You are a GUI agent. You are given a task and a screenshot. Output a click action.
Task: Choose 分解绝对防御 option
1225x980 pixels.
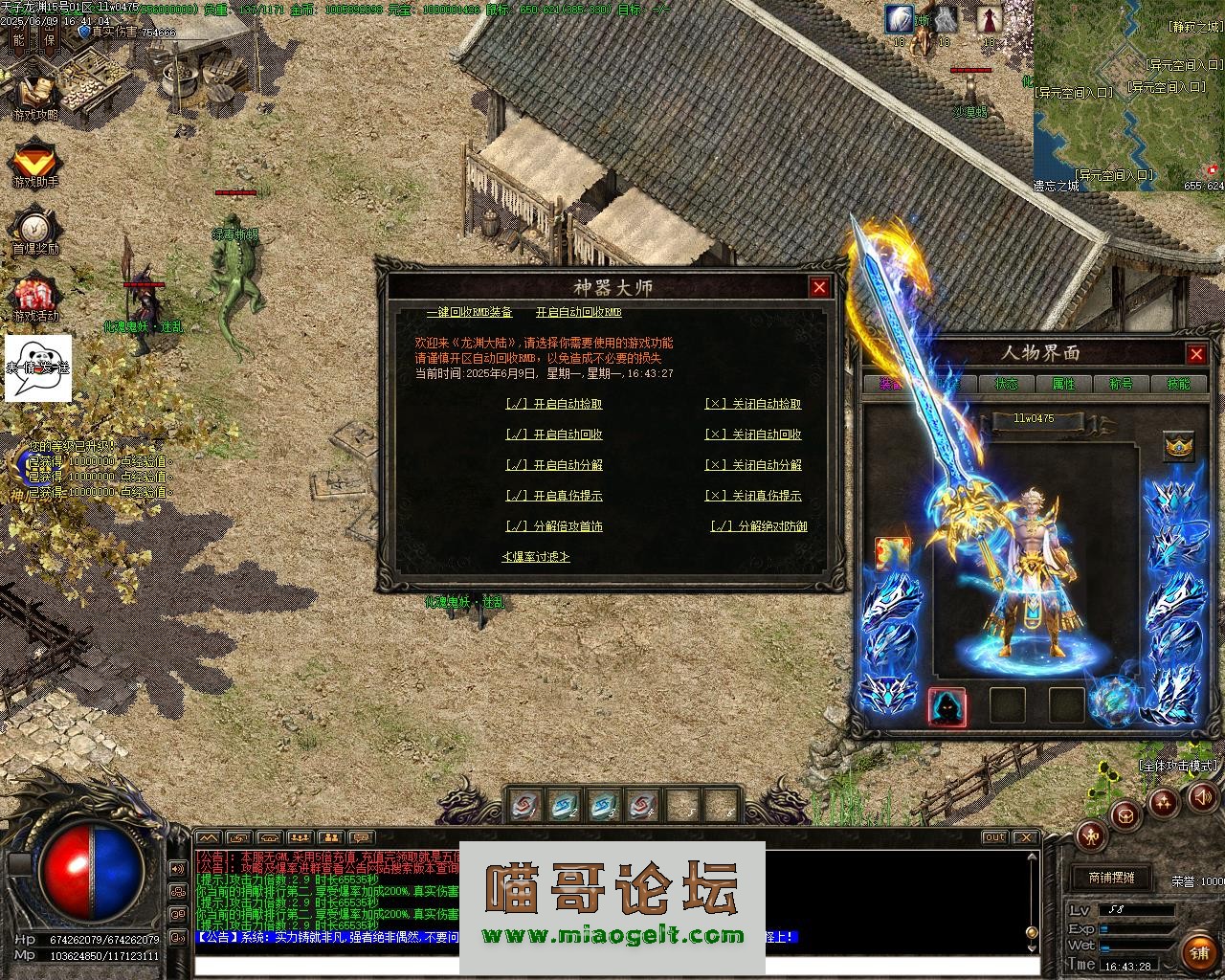pyautogui.click(x=759, y=527)
